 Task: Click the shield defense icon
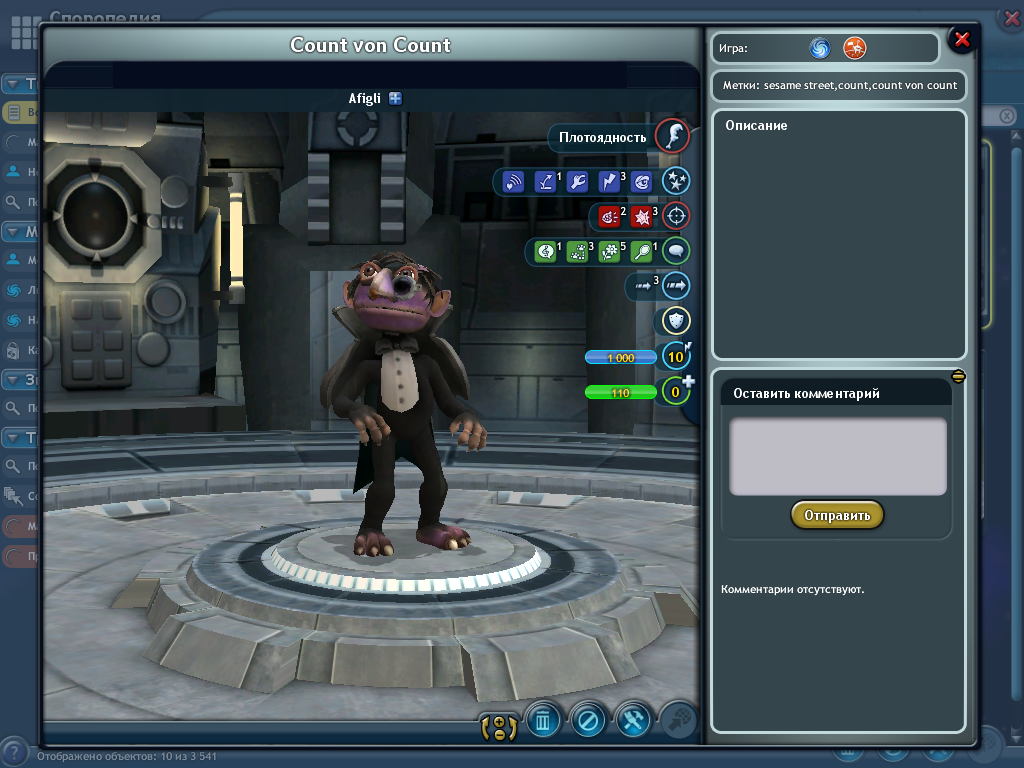[x=676, y=321]
